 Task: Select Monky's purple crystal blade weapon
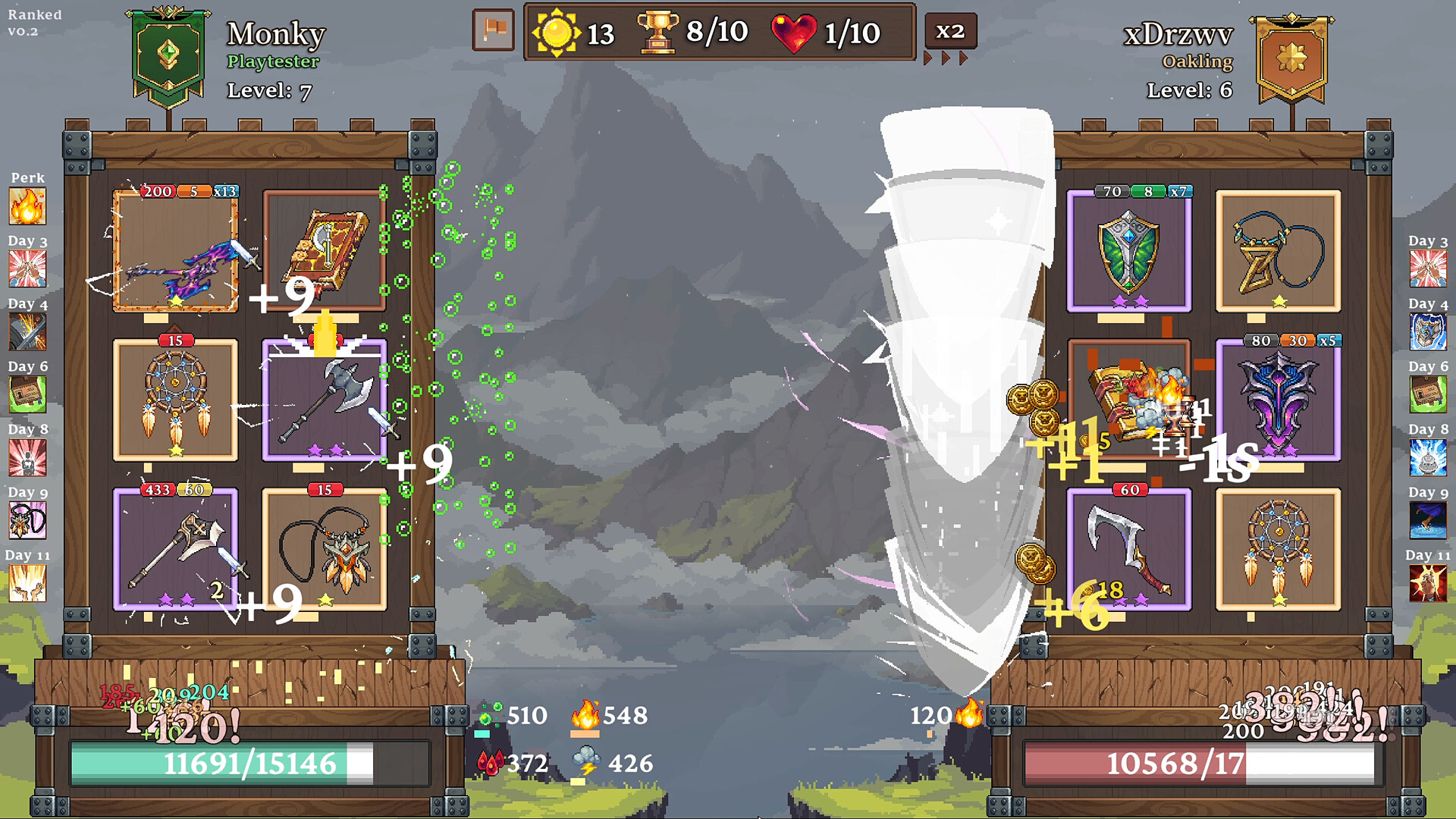coord(175,251)
